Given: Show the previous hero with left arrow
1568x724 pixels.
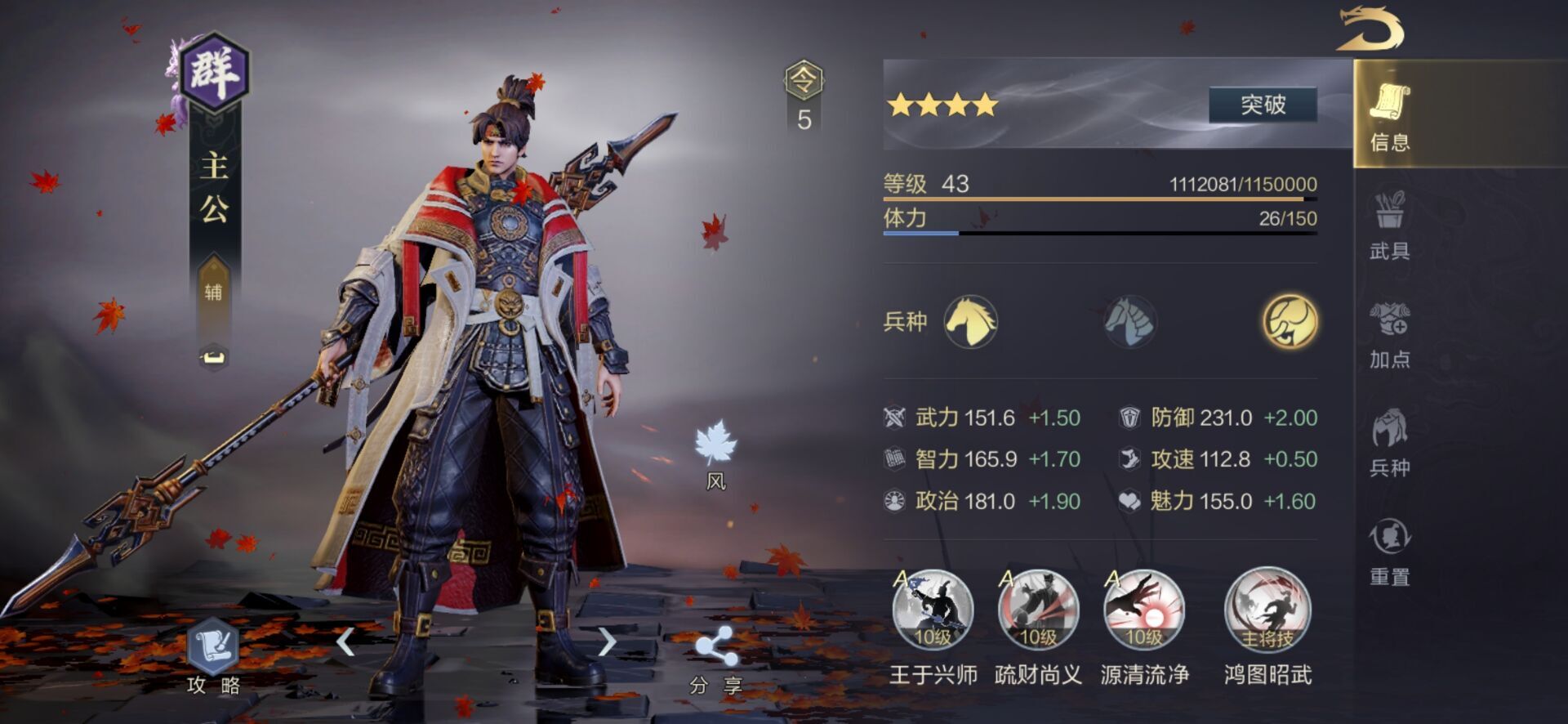Looking at the screenshot, I should click(x=346, y=642).
